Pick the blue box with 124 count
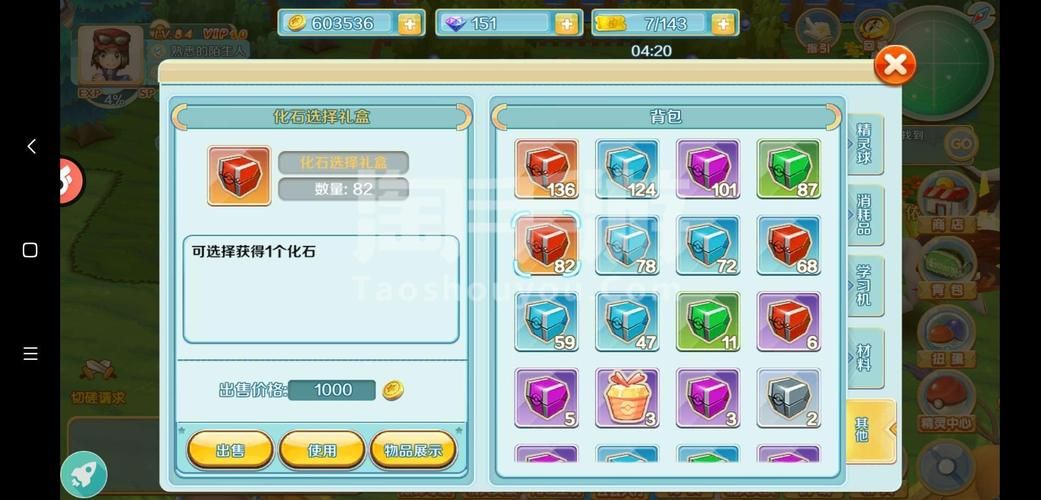The width and height of the screenshot is (1041, 500). click(x=627, y=169)
